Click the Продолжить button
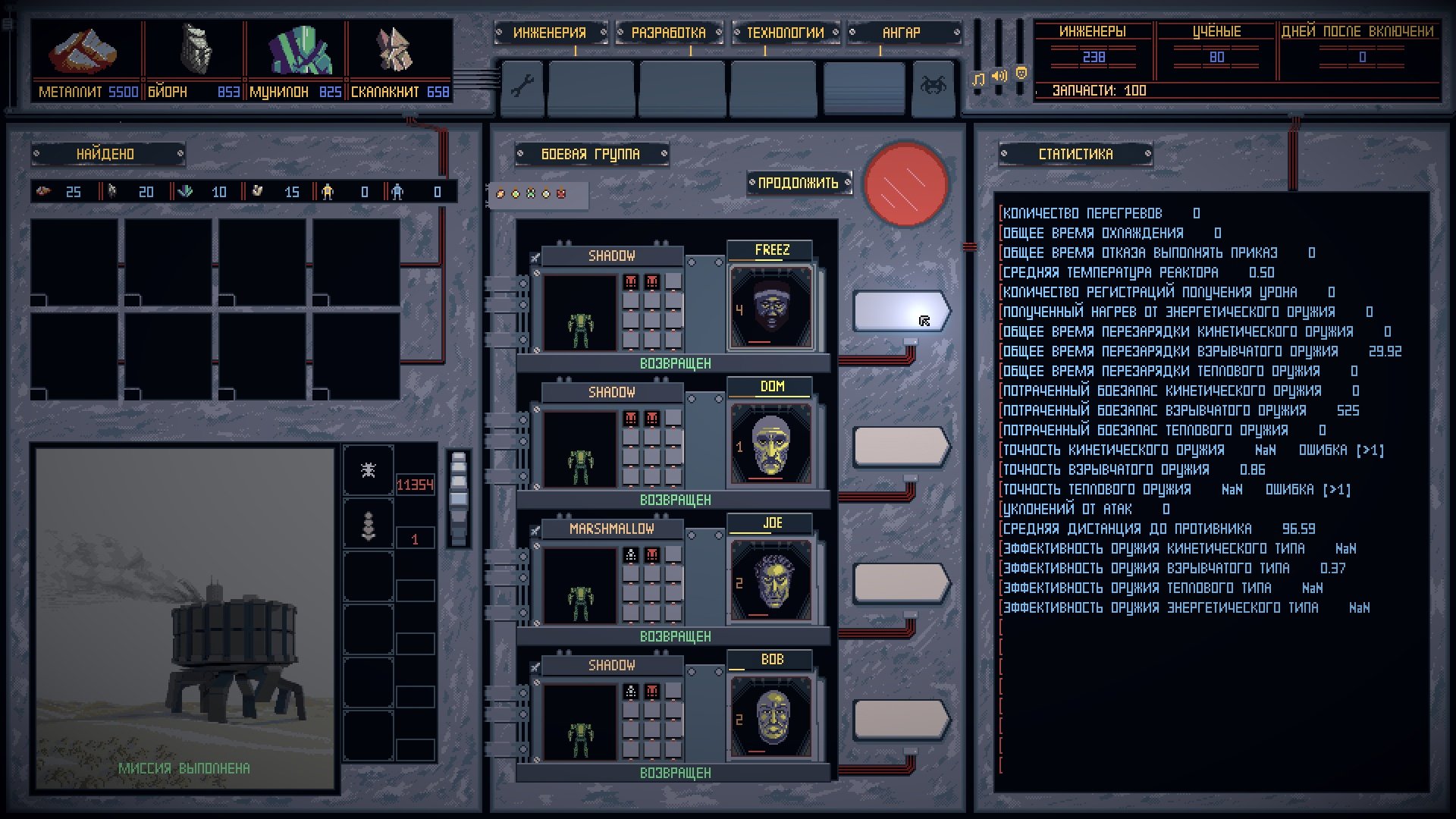This screenshot has width=1456, height=819. (x=799, y=183)
